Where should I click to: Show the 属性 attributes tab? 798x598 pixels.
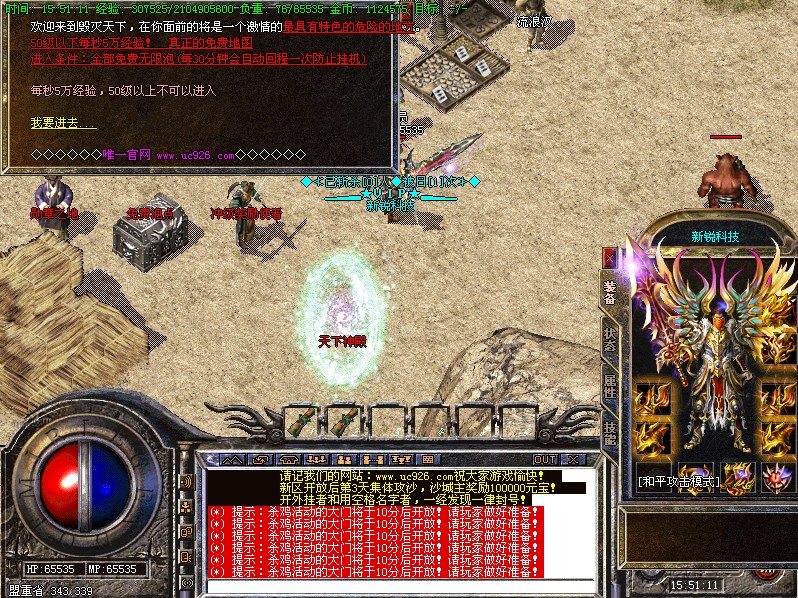tap(609, 387)
